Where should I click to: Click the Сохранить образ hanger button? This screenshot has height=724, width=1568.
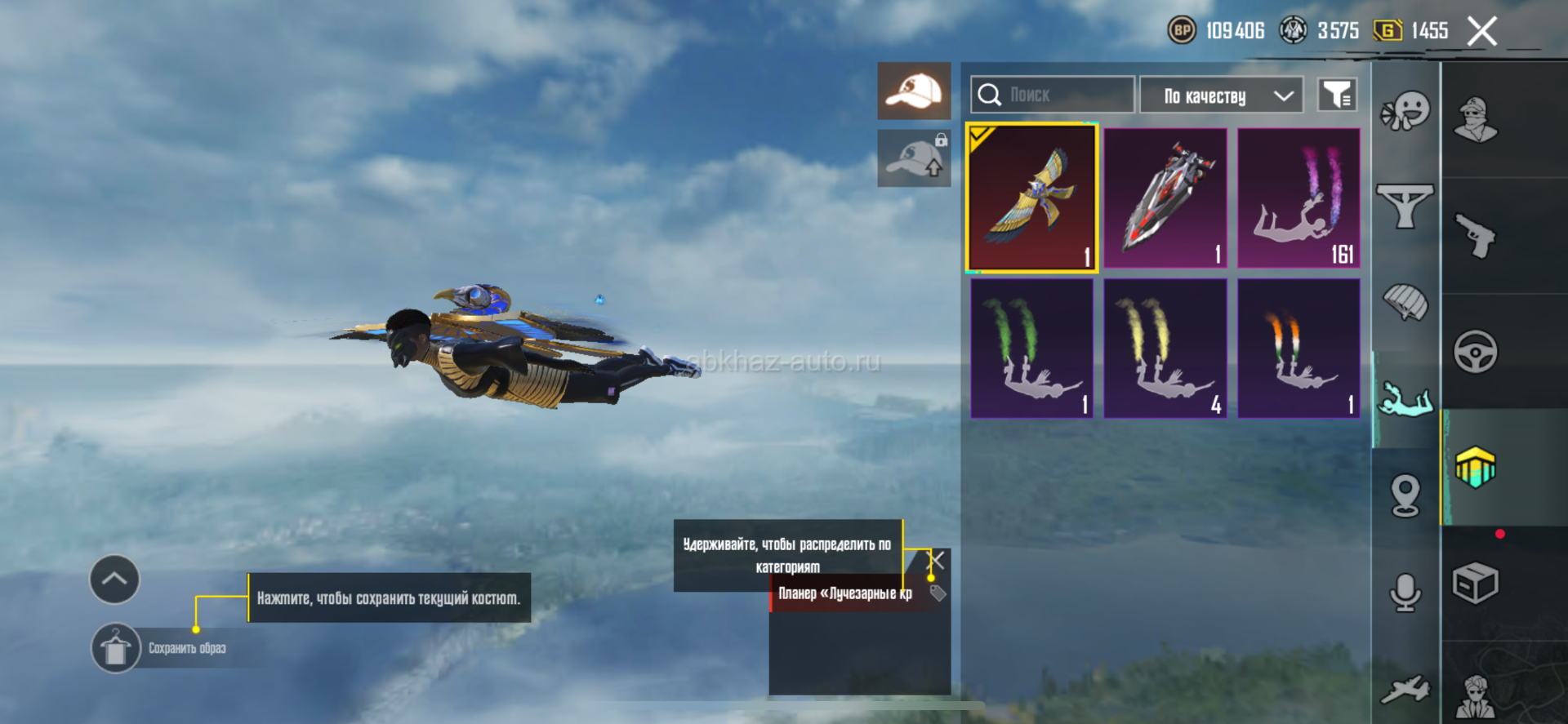tap(116, 649)
